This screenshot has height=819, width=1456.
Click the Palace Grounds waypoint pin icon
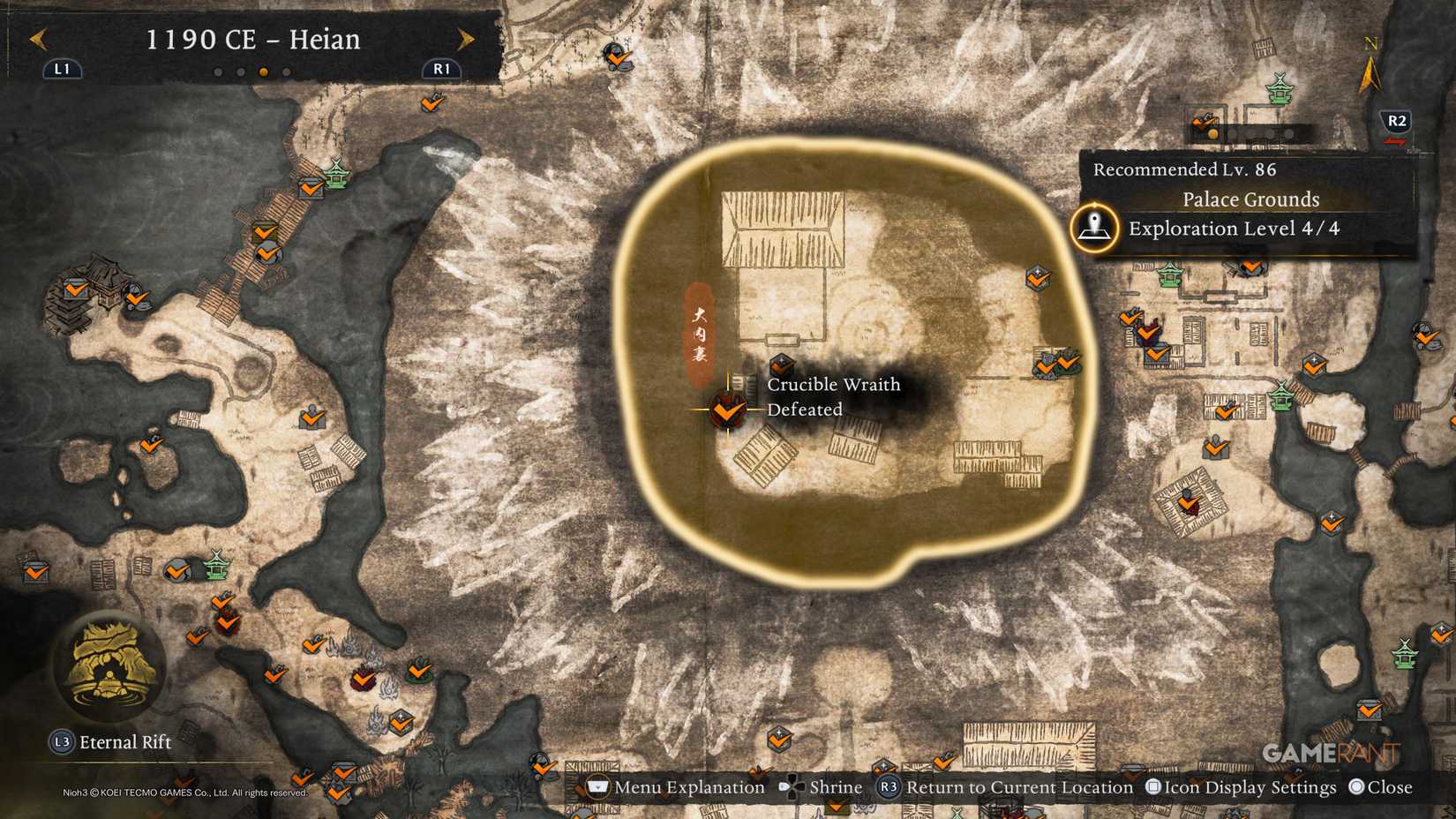tap(1093, 227)
